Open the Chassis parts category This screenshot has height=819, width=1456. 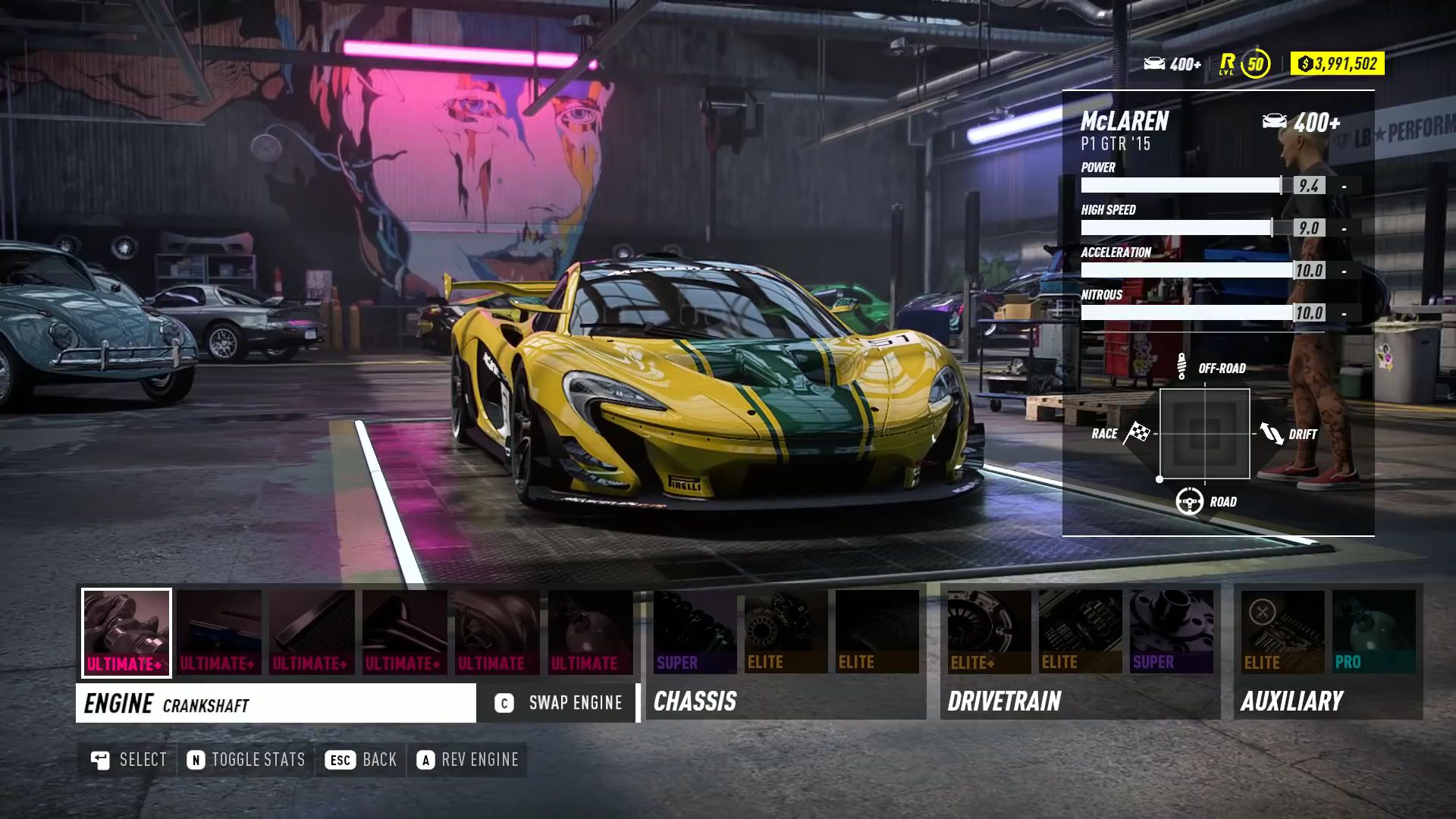(x=695, y=701)
